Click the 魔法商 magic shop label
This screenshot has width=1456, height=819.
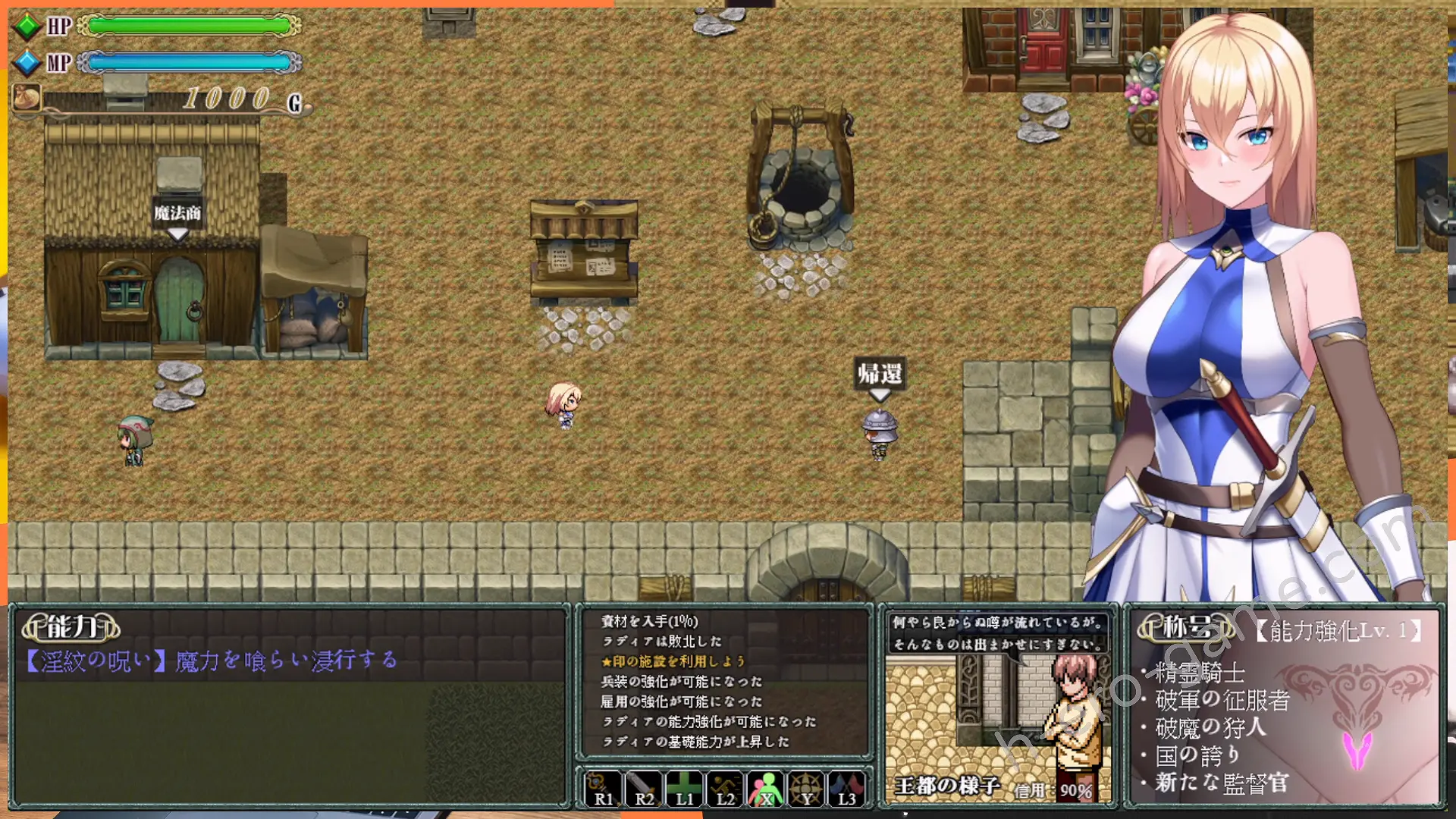(x=177, y=213)
